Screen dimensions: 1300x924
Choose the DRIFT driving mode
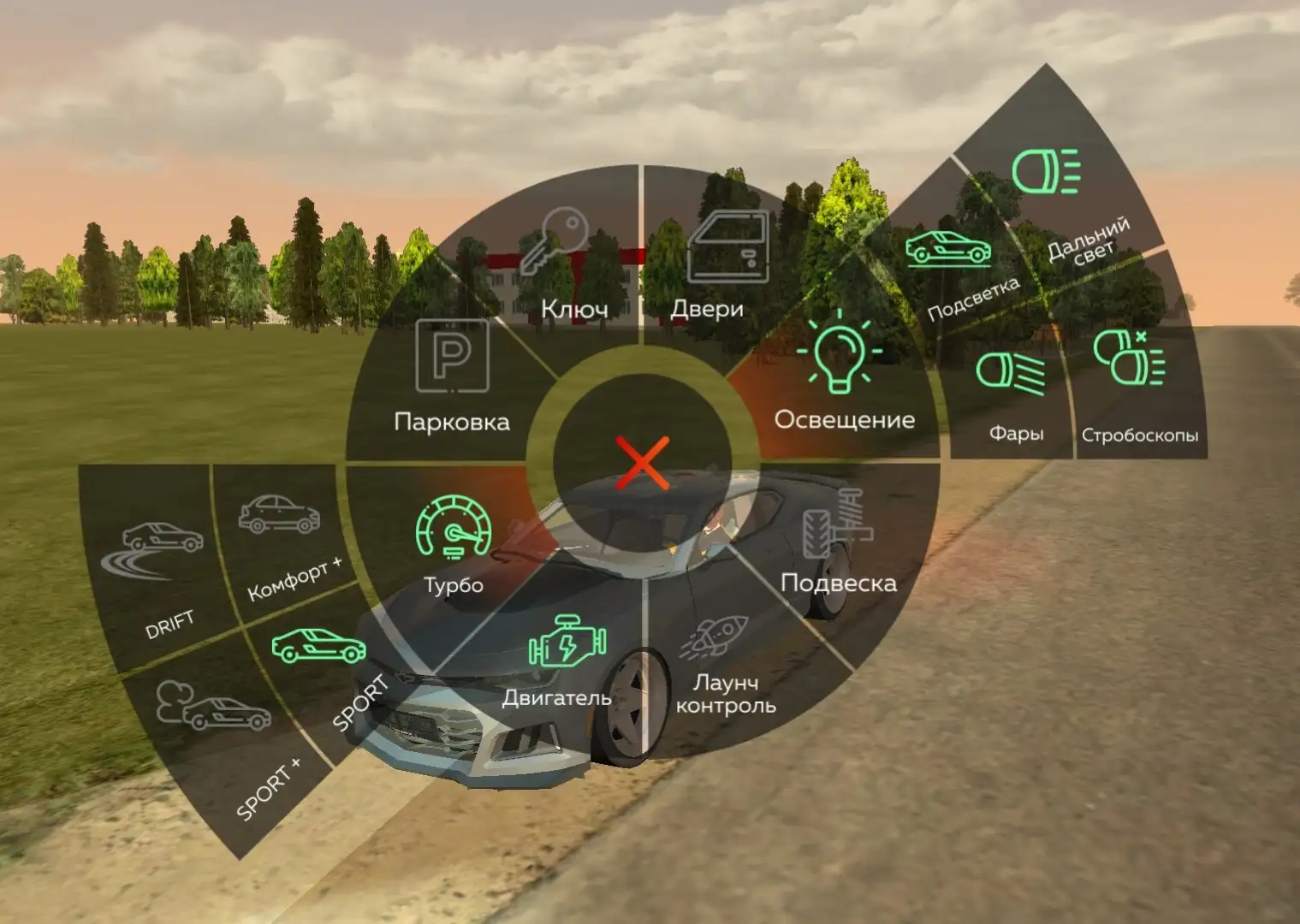click(x=158, y=573)
